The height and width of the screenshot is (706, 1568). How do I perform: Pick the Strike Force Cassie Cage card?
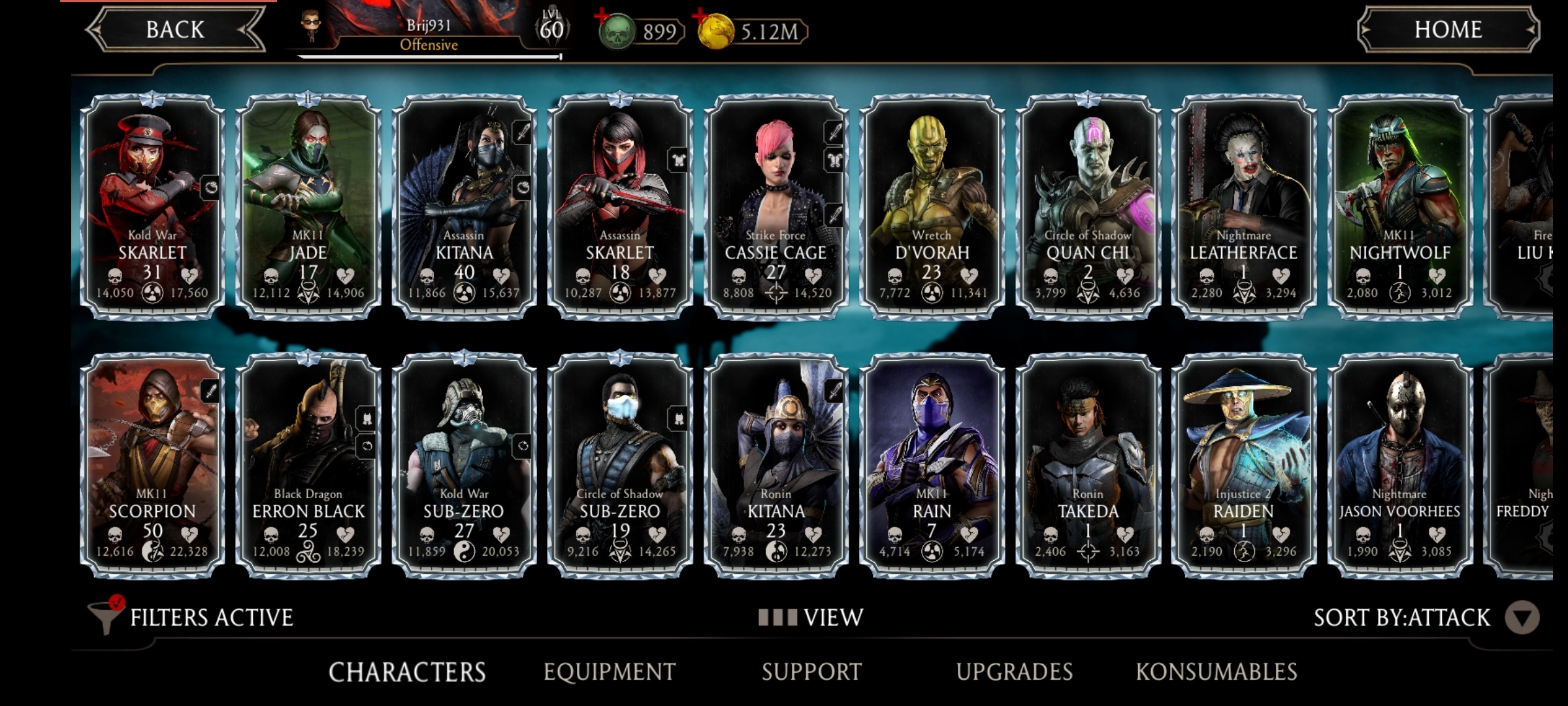coord(776,206)
